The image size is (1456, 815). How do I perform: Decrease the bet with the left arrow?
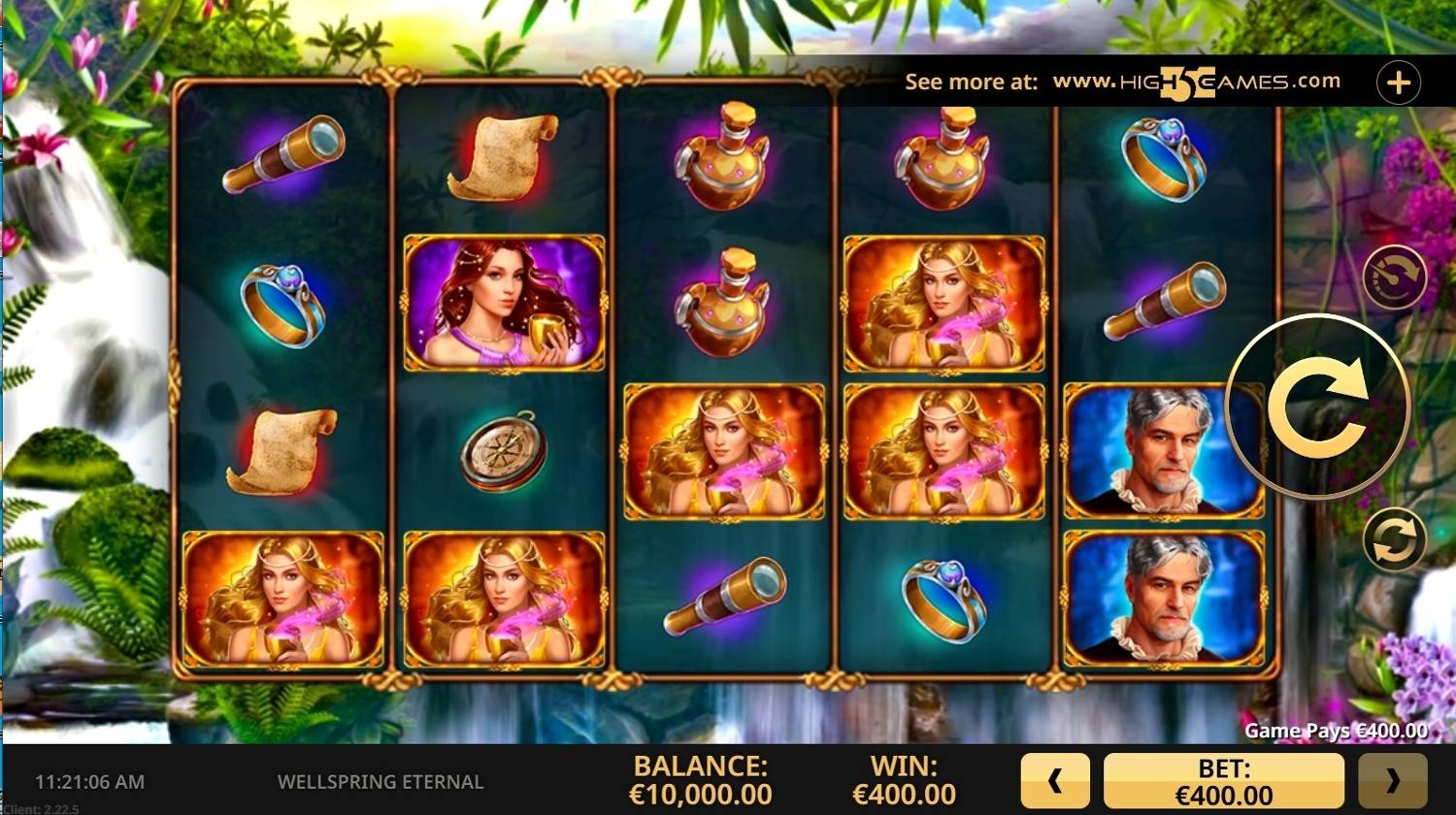(x=1055, y=781)
